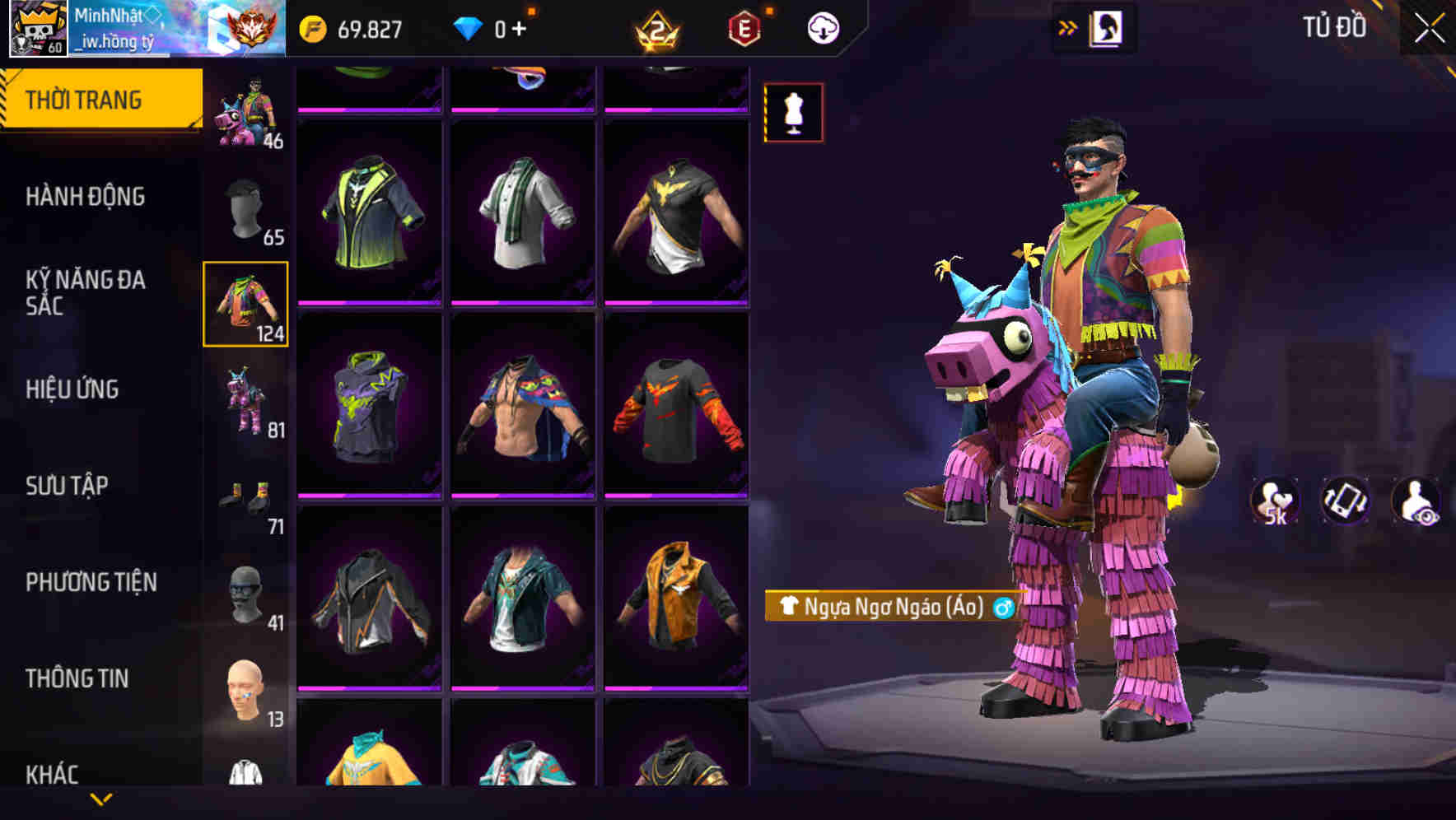Screen dimensions: 1456x820
Task: Select the shirt category showing 124 items
Action: coord(245,303)
